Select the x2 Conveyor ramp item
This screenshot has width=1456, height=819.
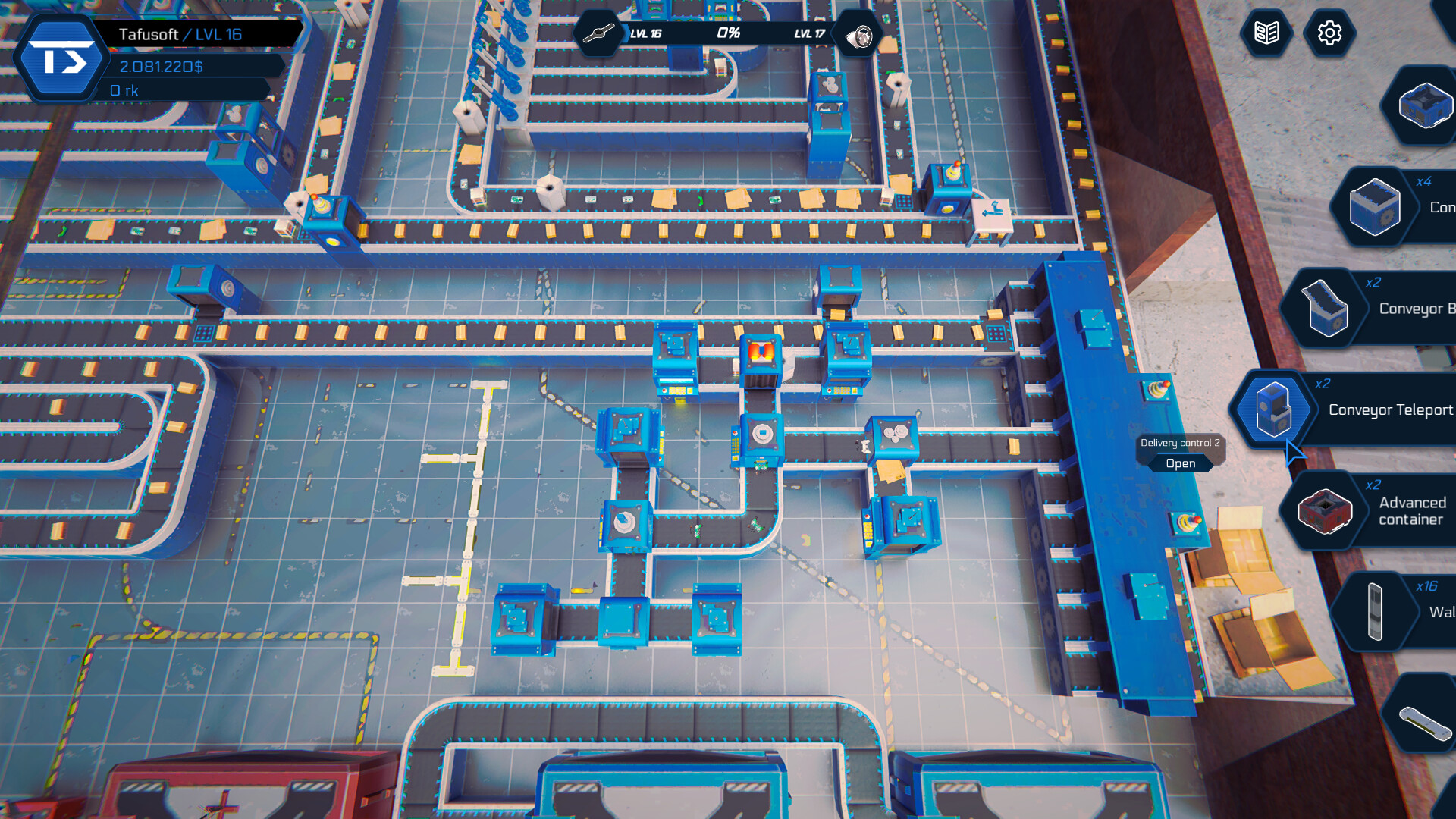1323,309
